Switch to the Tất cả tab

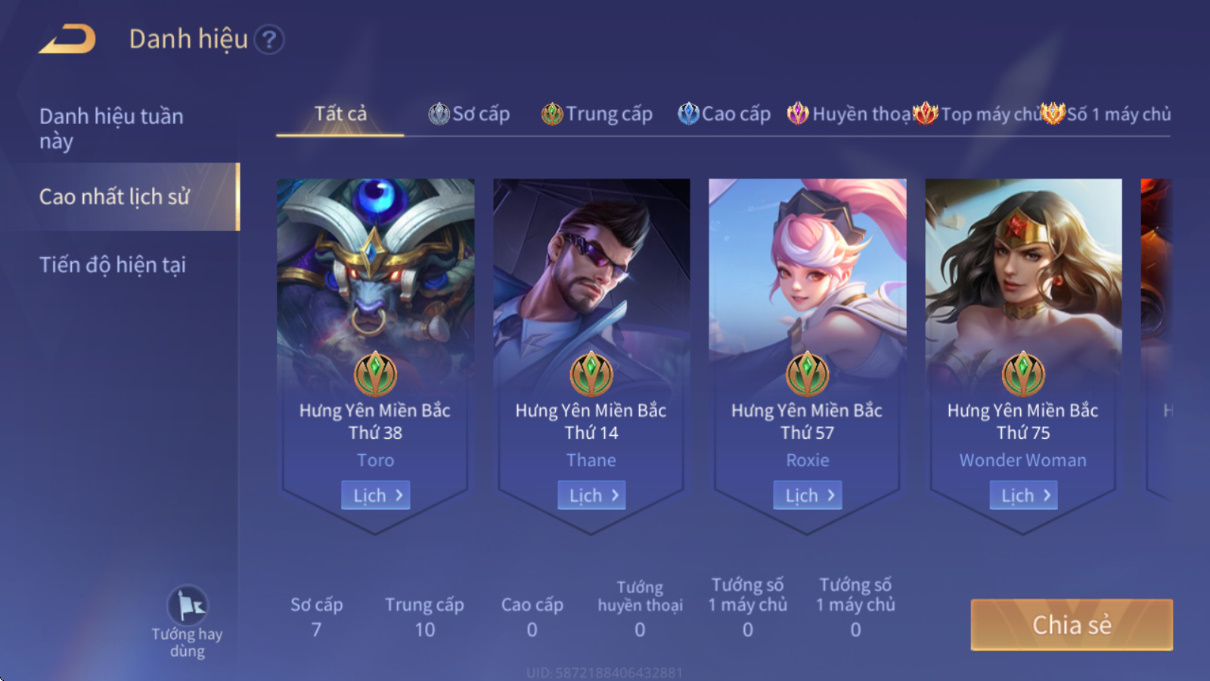point(340,114)
